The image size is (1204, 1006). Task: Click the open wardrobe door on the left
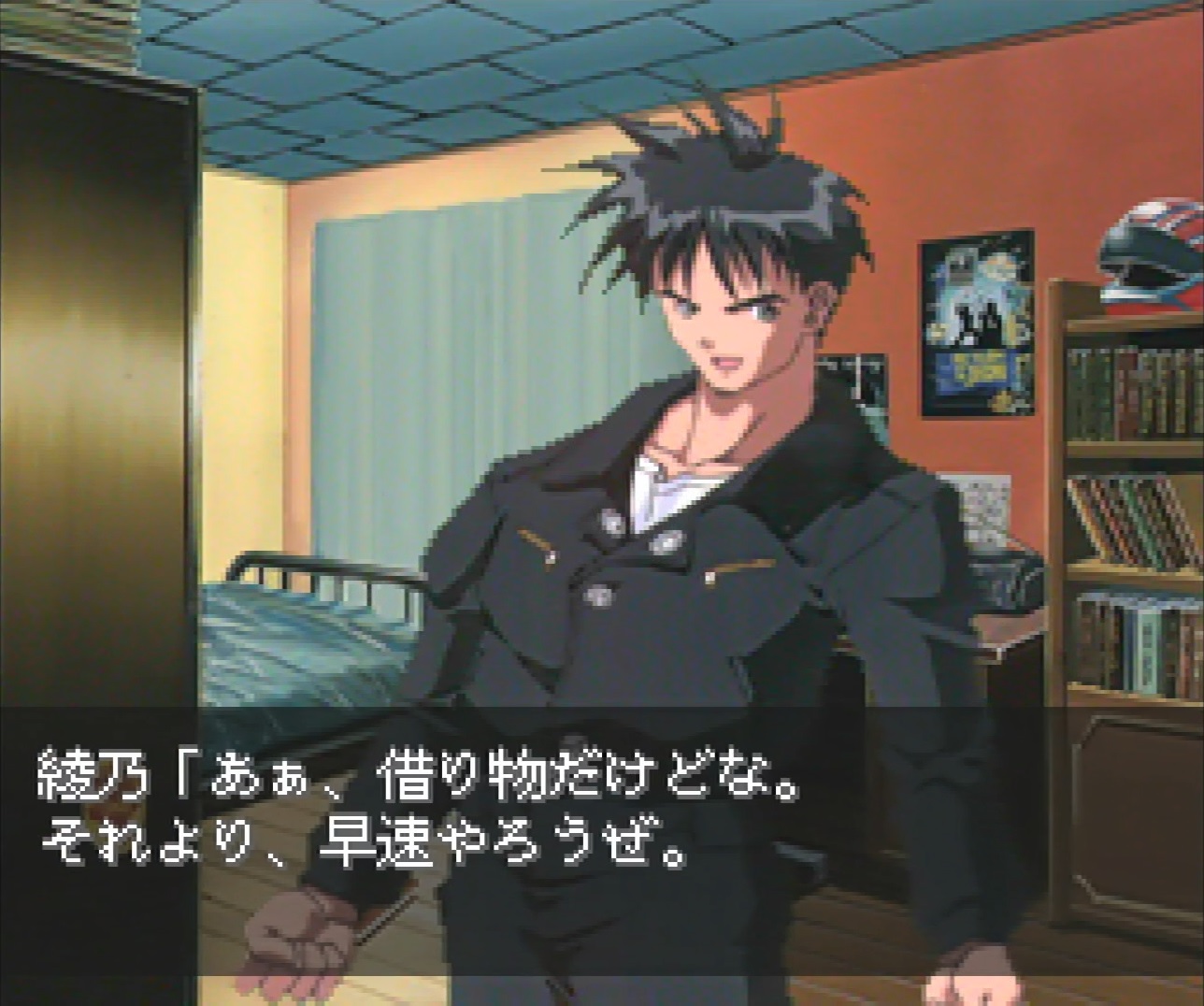[x=93, y=374]
